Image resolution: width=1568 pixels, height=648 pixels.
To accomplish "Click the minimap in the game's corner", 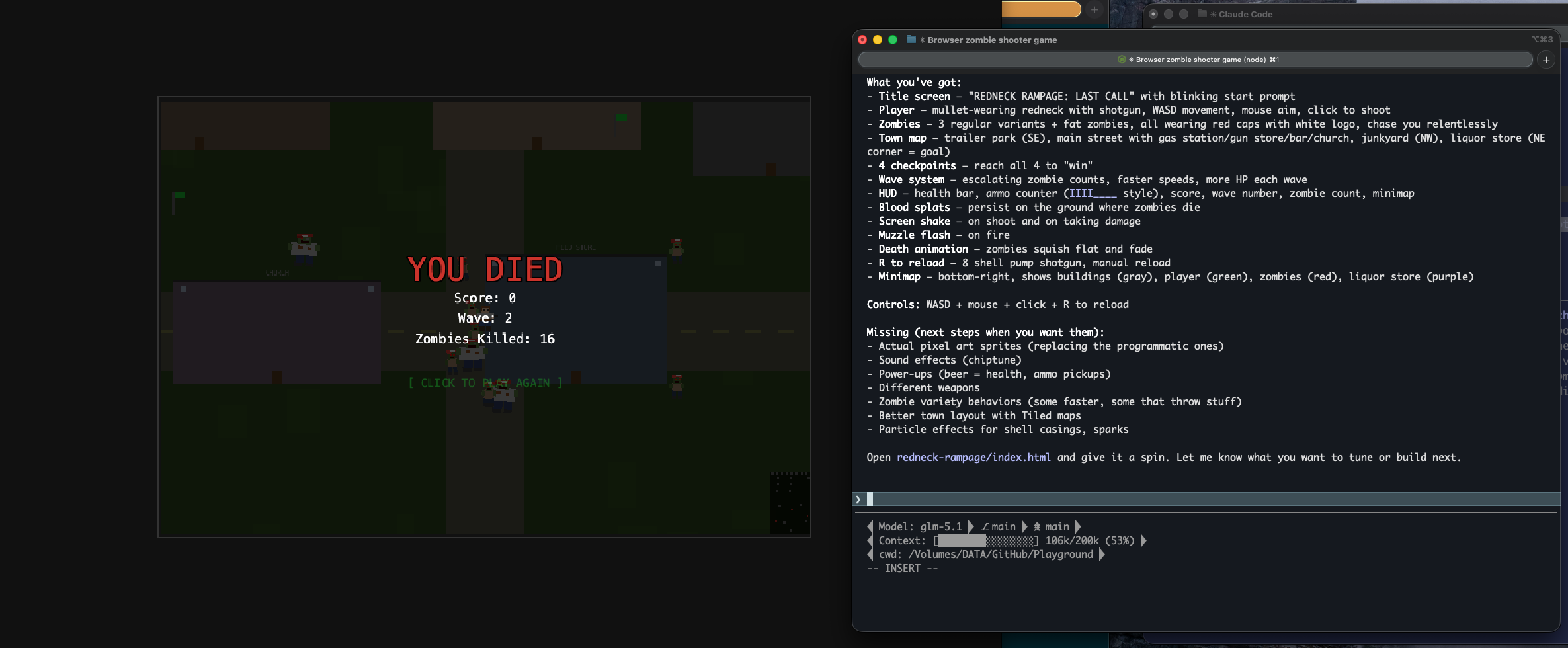I will click(788, 503).
